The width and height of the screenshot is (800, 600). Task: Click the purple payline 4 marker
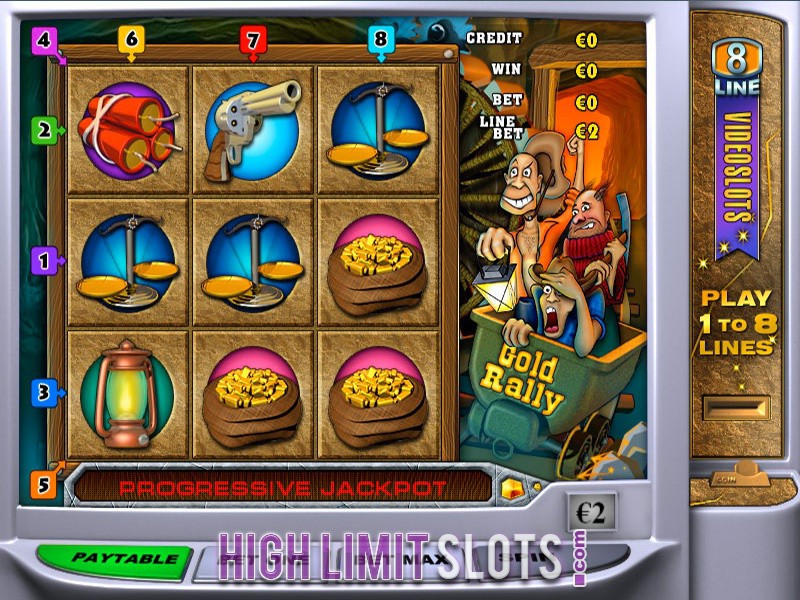click(43, 41)
